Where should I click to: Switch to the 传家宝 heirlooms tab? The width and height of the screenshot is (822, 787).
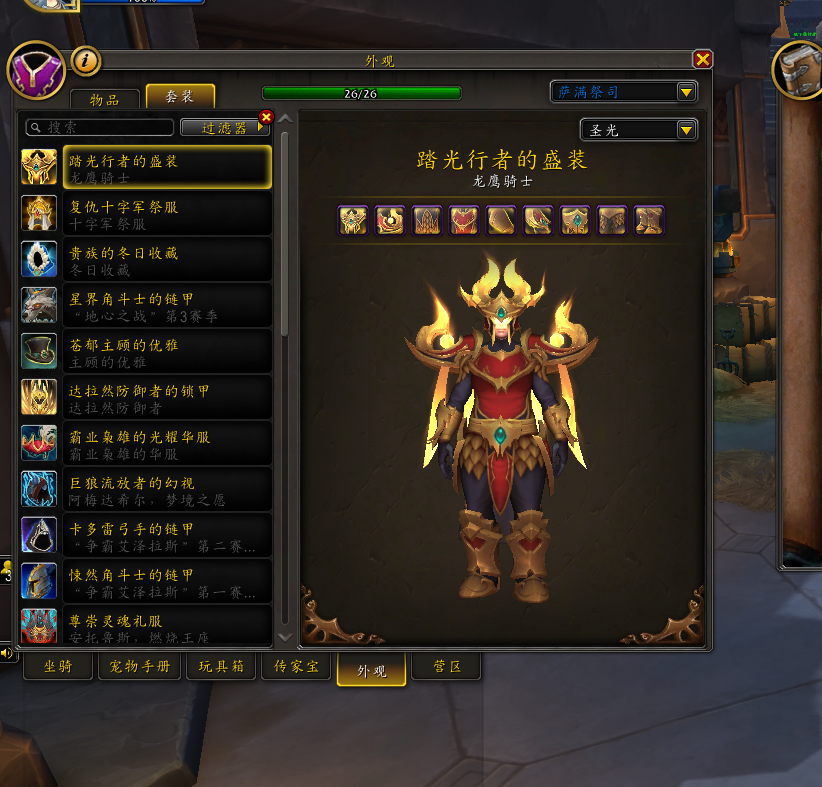tap(296, 666)
